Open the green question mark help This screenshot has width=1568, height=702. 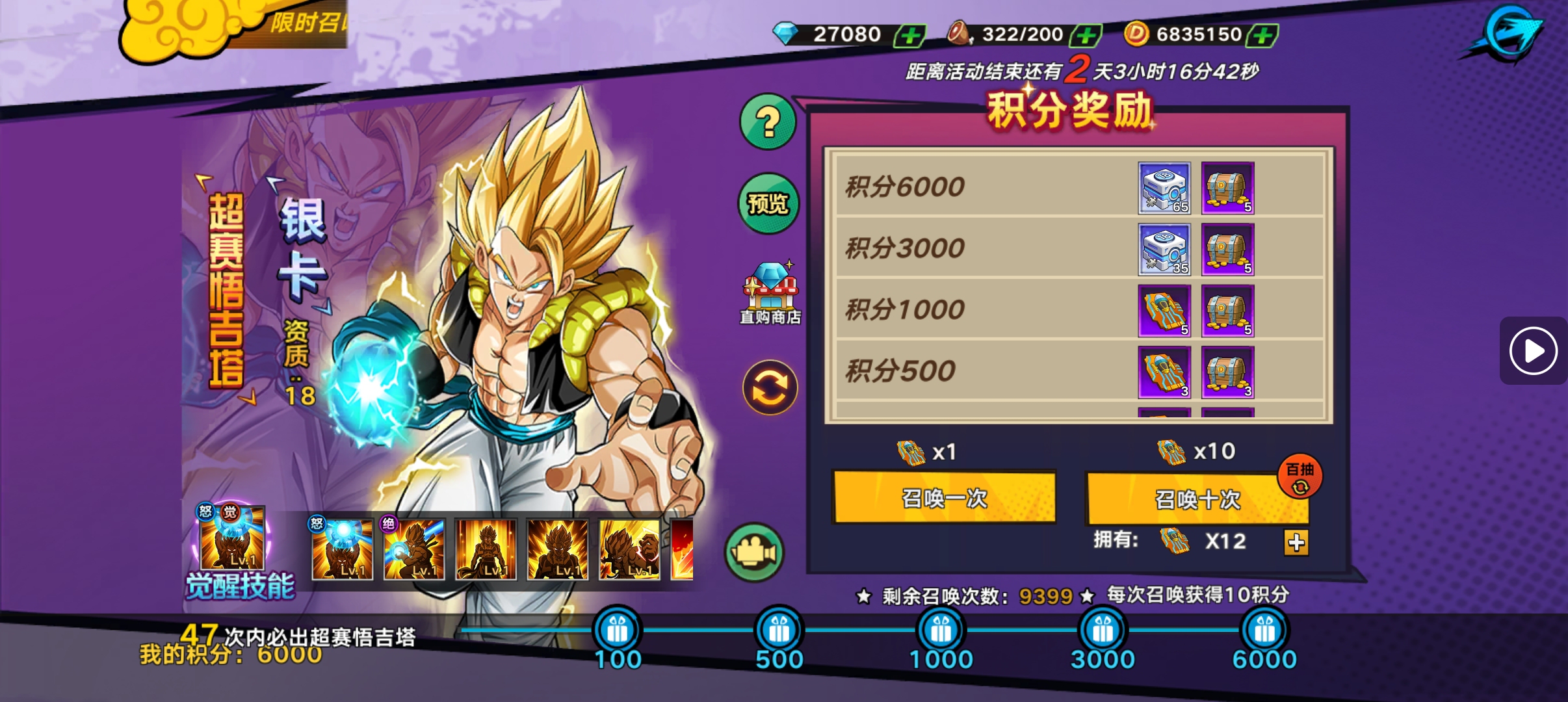768,122
